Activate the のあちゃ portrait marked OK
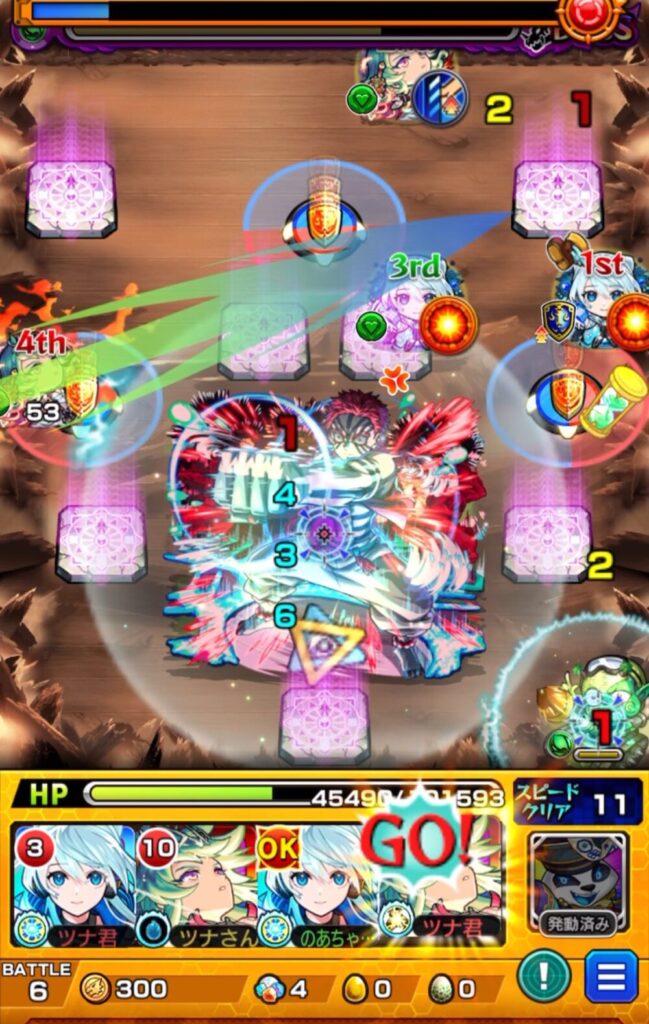 point(317,885)
